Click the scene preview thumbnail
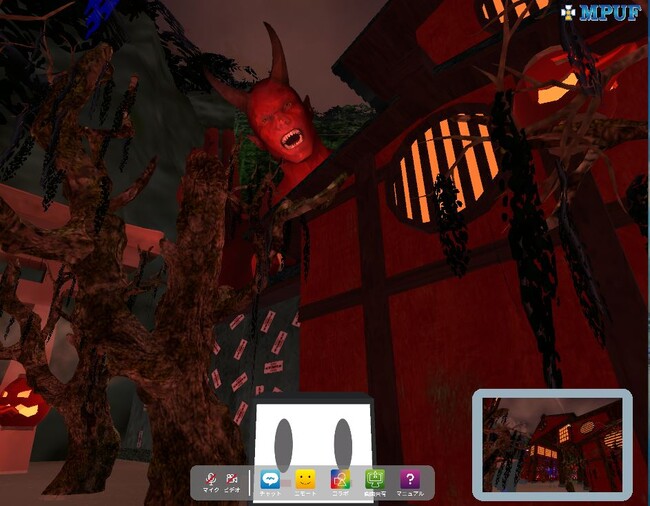 click(x=553, y=444)
